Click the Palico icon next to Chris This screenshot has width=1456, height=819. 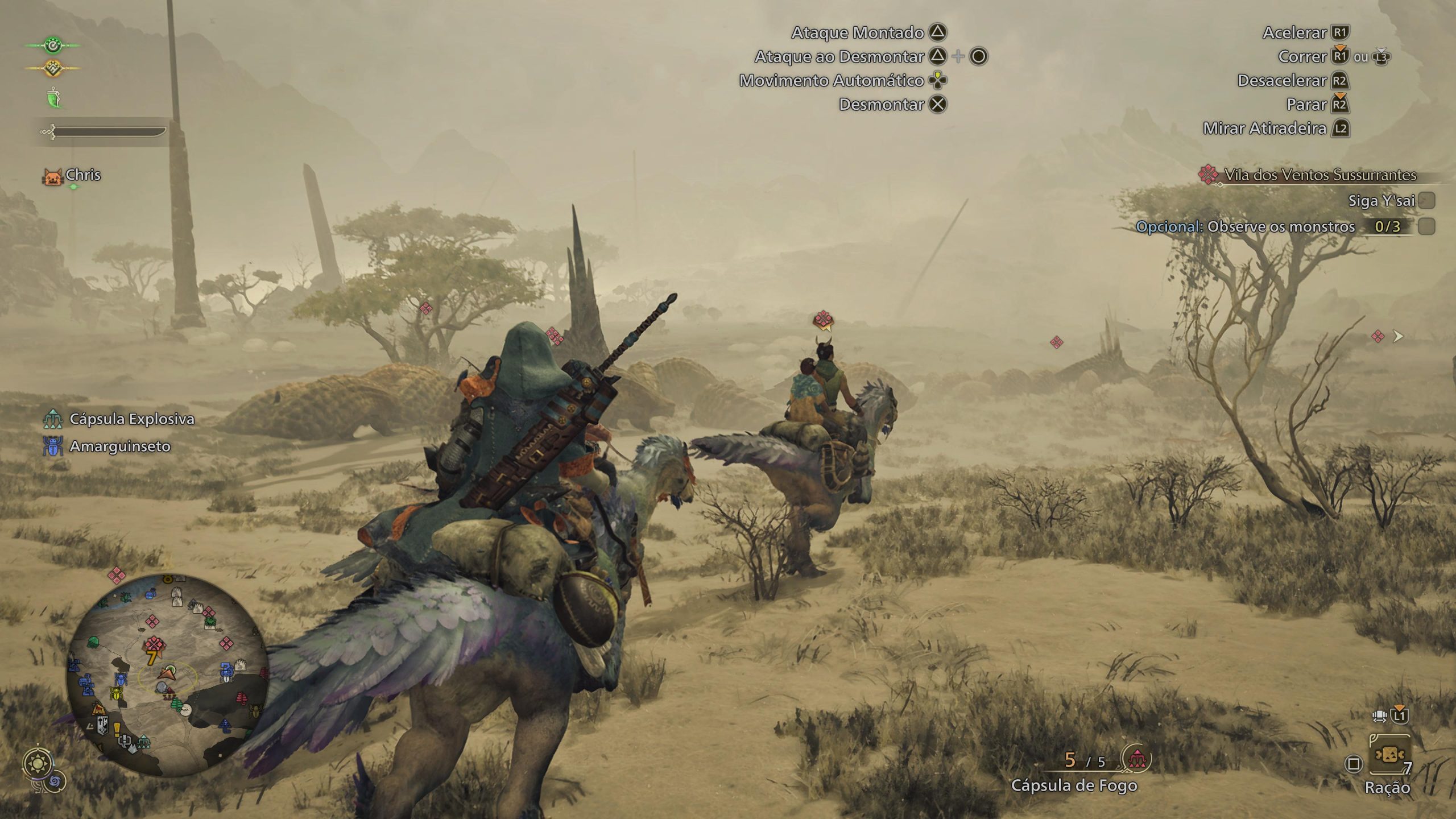pyautogui.click(x=52, y=176)
